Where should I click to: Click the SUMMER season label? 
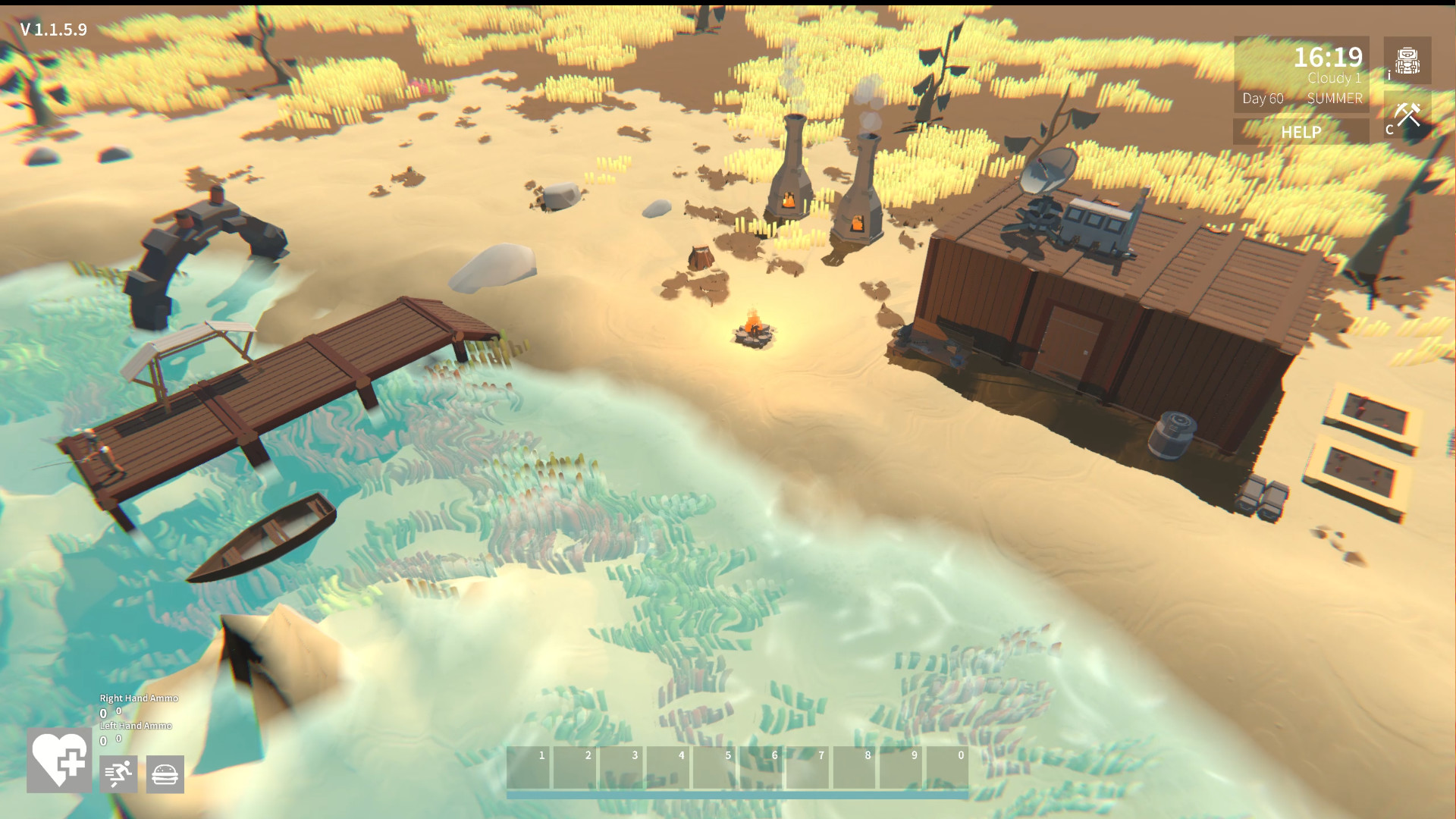1334,99
